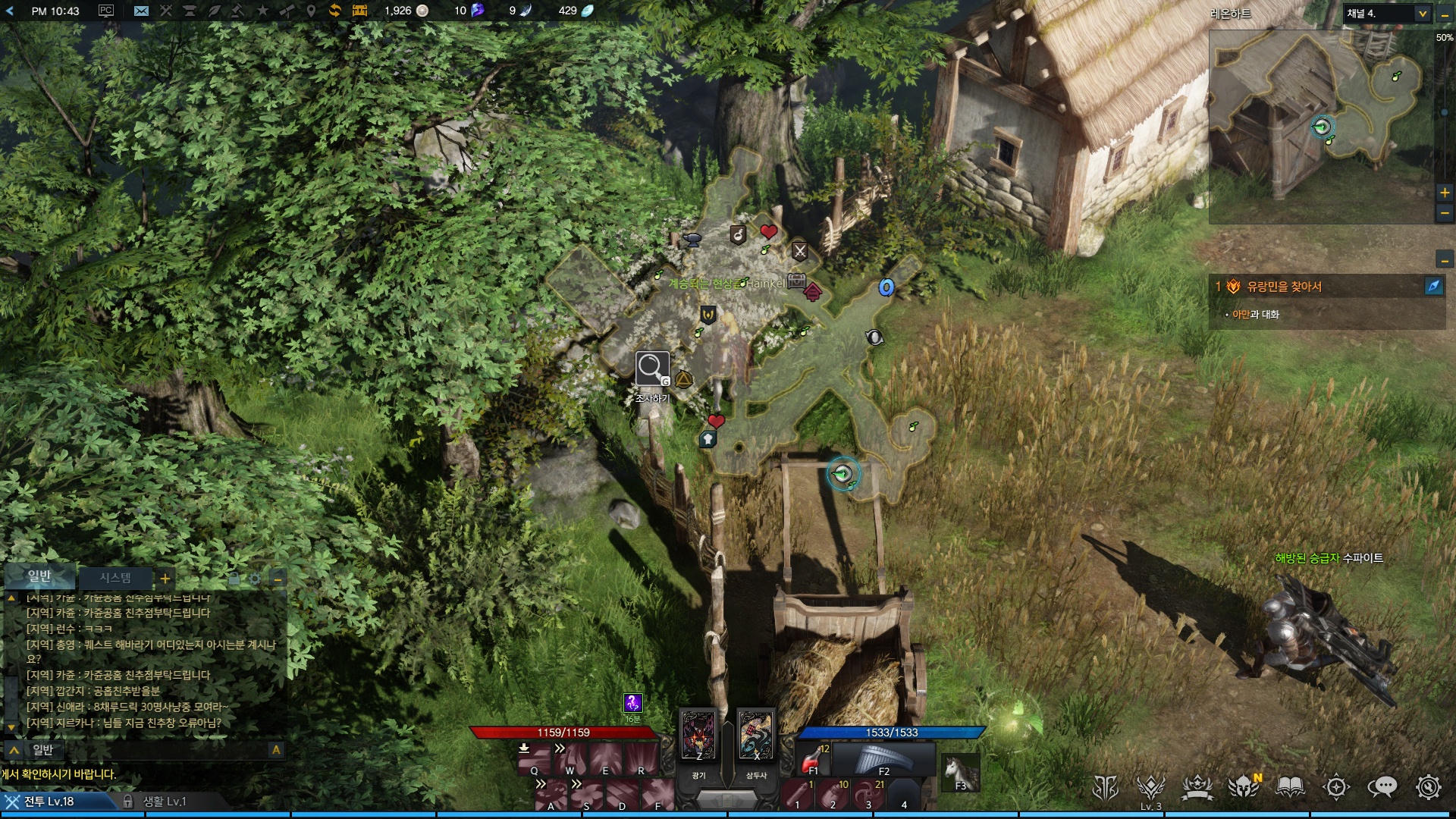This screenshot has height=819, width=1456.
Task: Zoom in the minimap with plus button
Action: pos(1445,193)
